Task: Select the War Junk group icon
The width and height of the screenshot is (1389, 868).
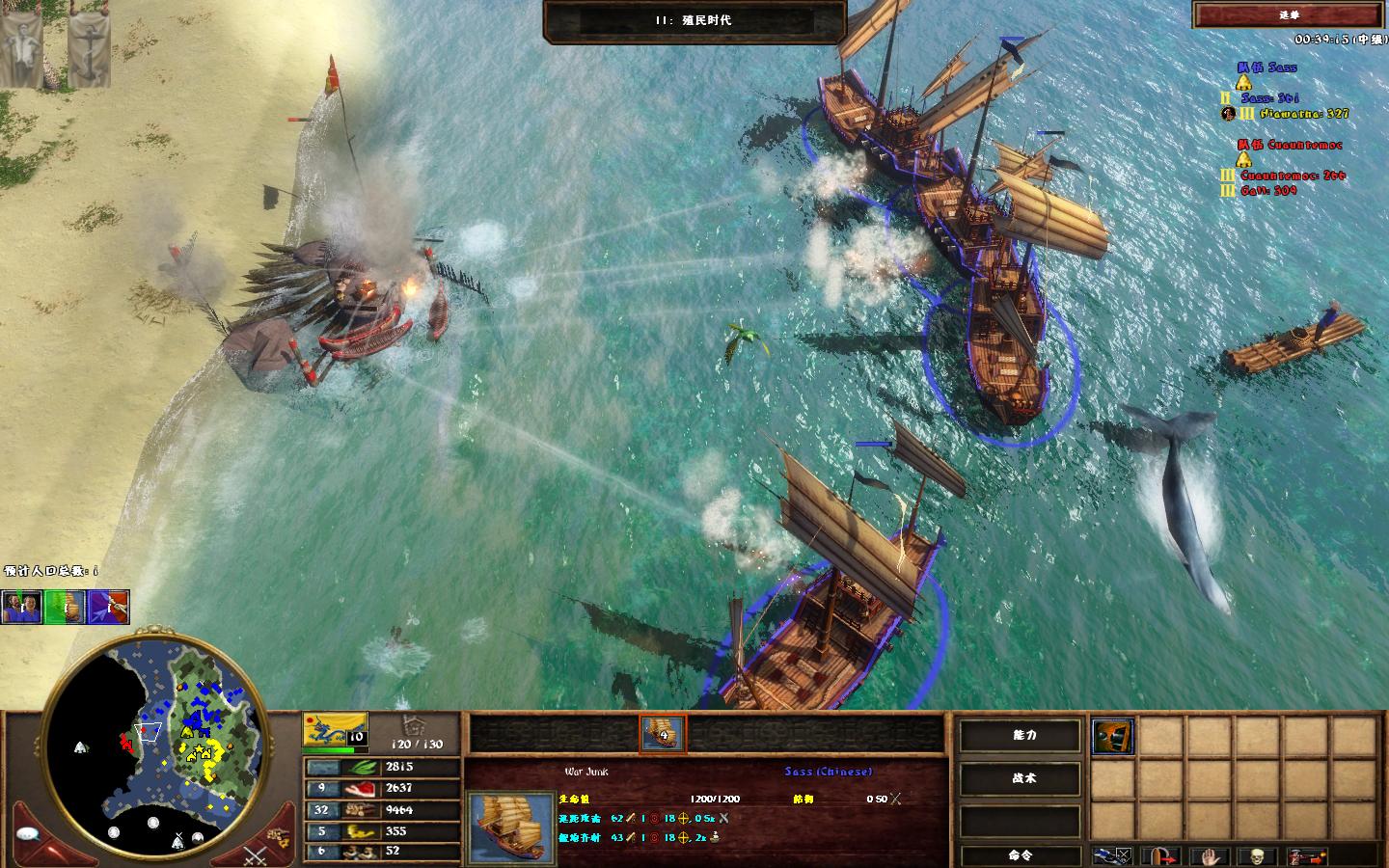Action: [x=663, y=734]
